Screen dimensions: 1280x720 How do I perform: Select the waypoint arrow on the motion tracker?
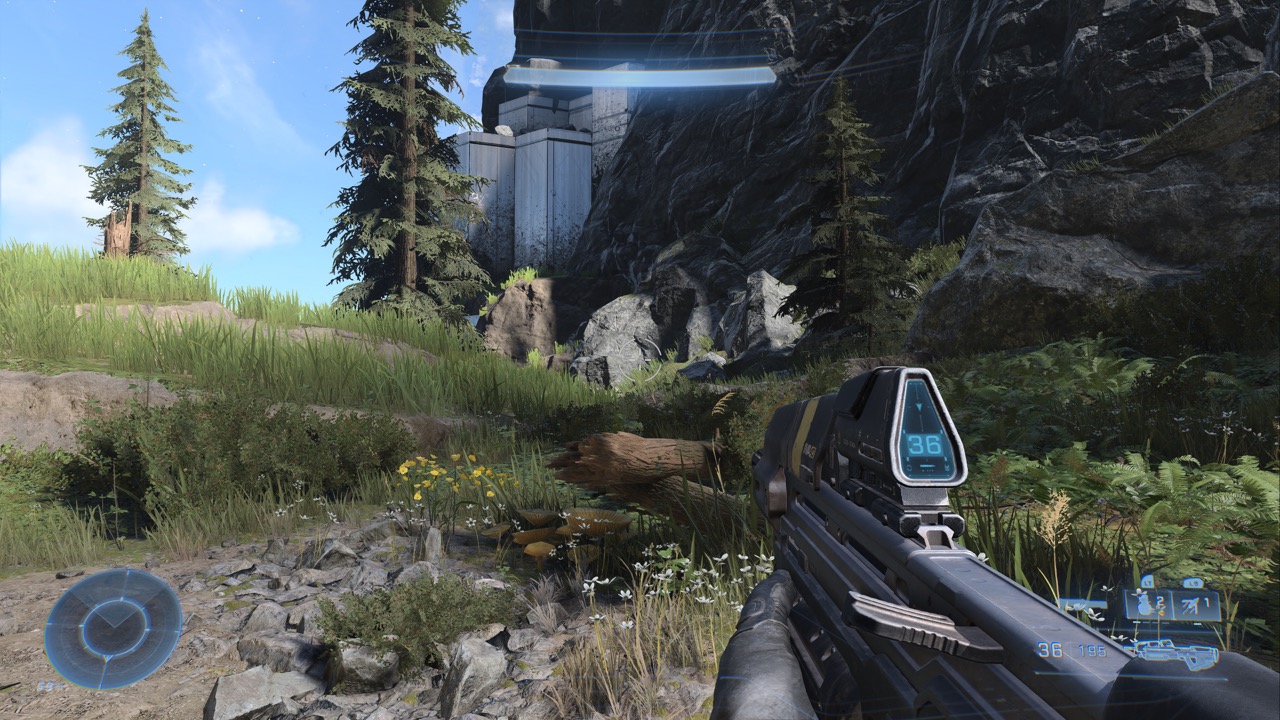point(117,618)
